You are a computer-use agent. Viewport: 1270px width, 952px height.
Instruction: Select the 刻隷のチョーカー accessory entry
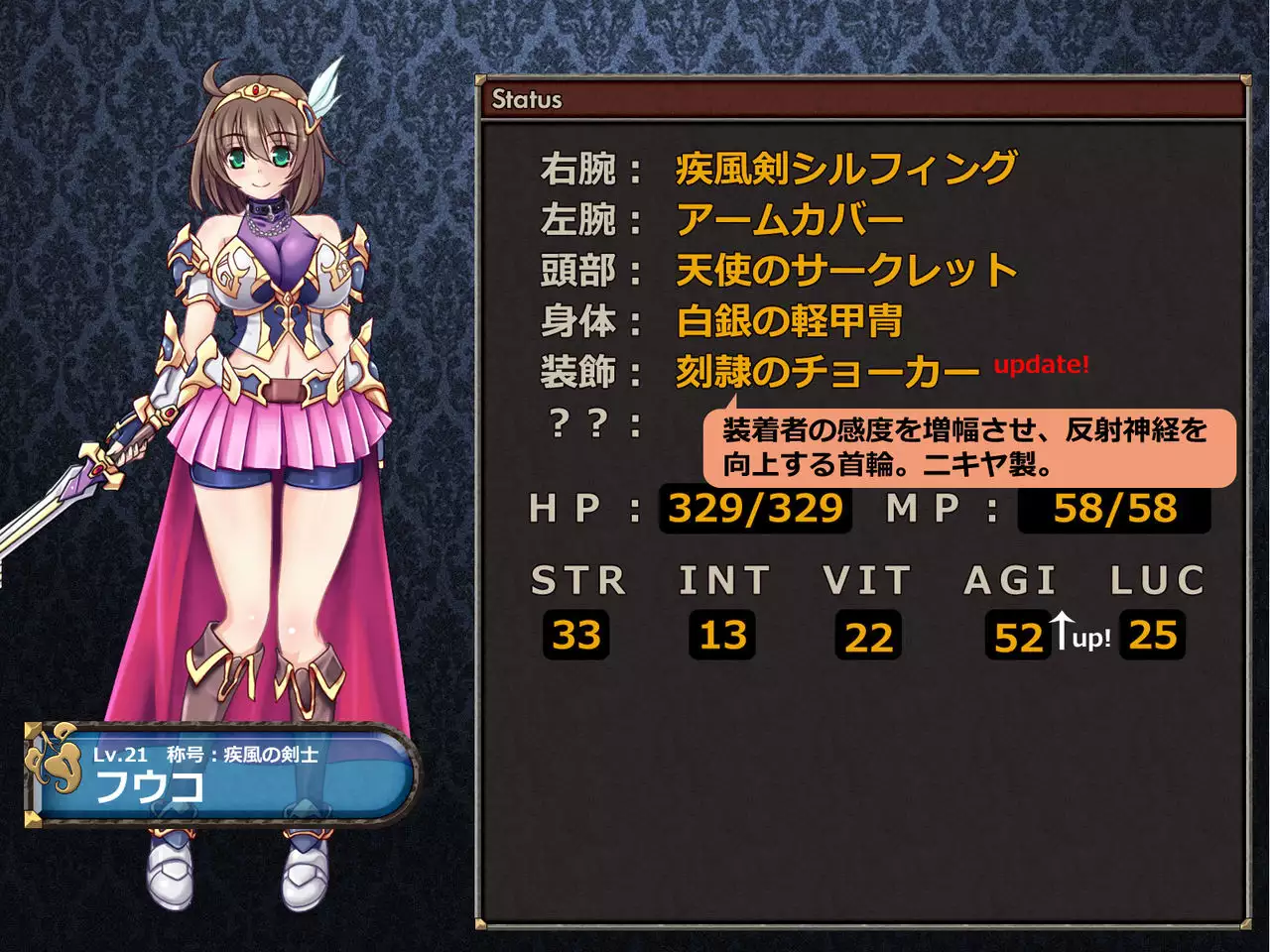coord(826,373)
